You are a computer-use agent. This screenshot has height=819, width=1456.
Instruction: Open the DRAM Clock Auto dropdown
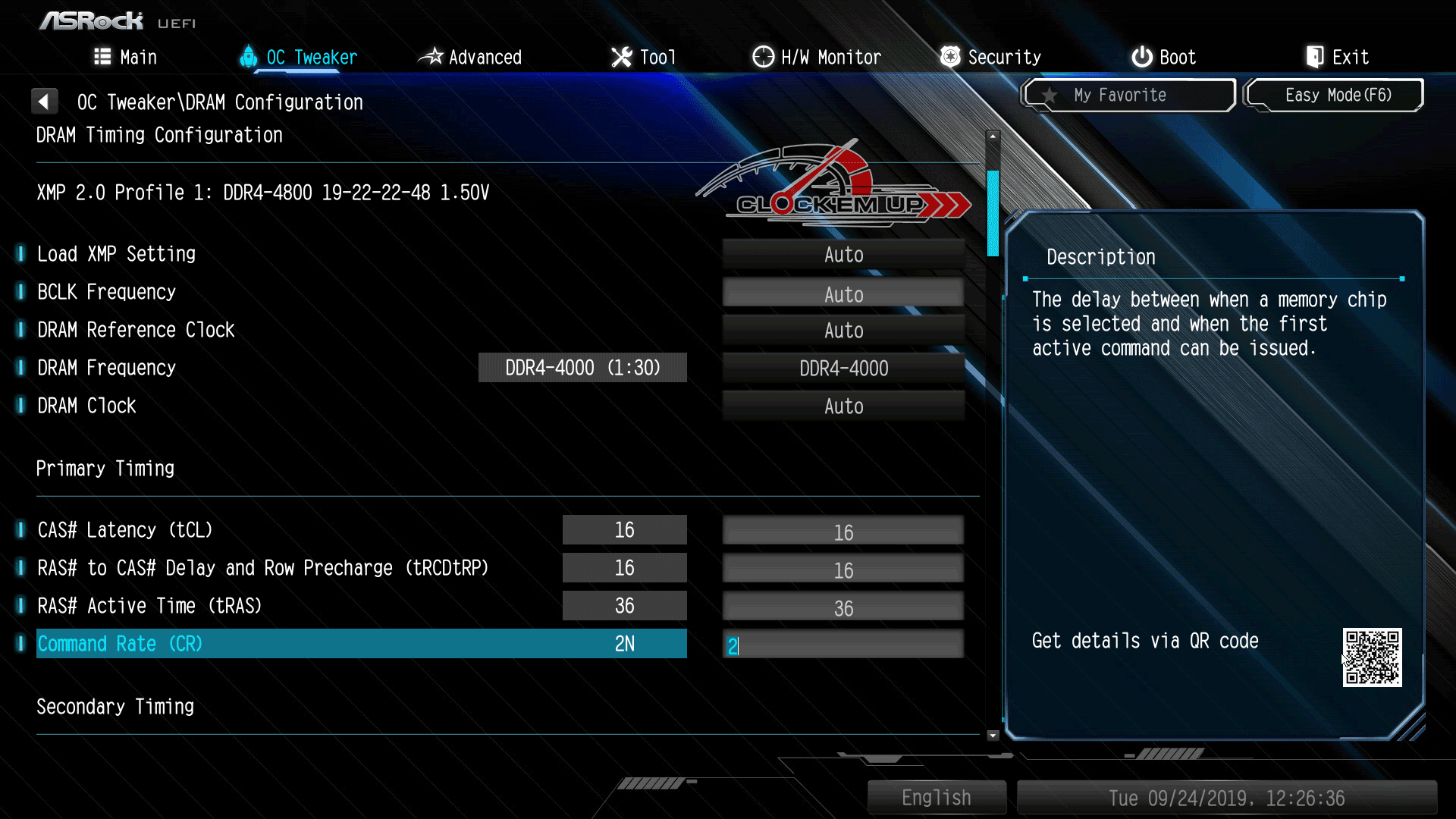coord(843,406)
